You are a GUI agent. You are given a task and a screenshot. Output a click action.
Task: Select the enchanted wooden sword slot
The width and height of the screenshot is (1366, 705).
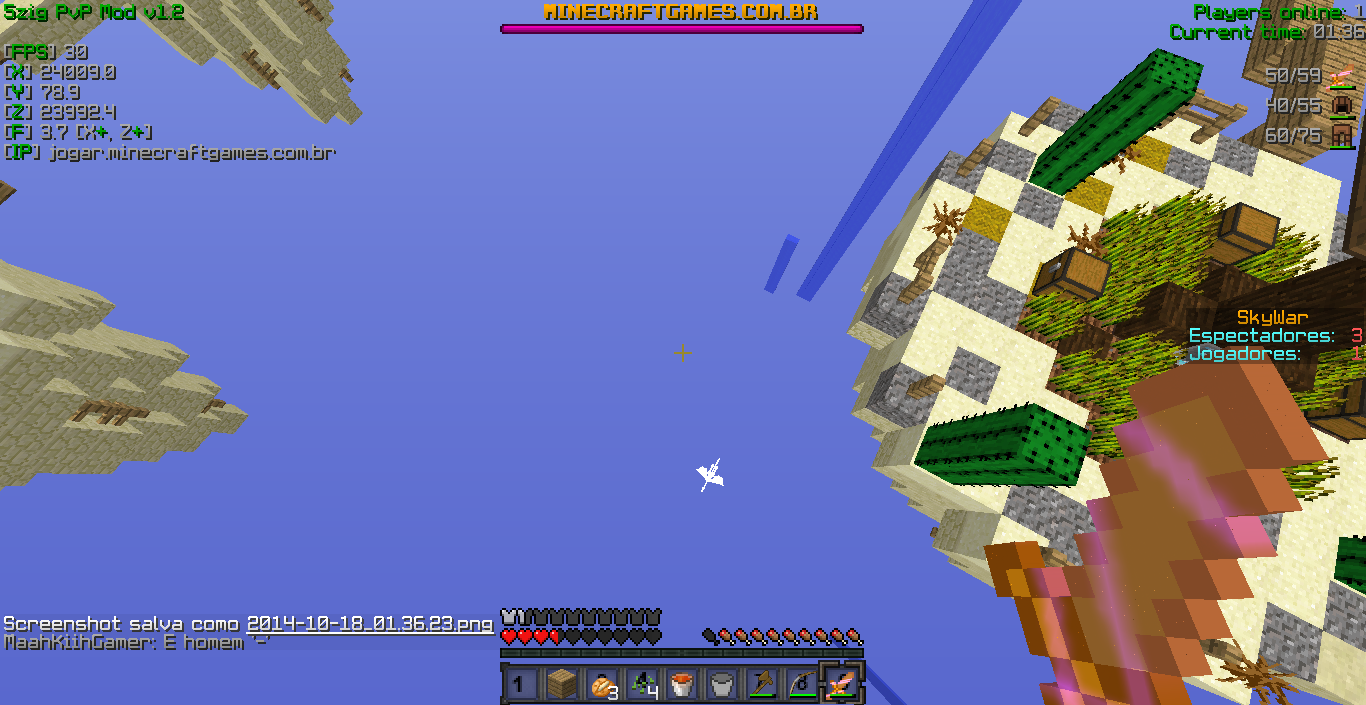point(841,684)
